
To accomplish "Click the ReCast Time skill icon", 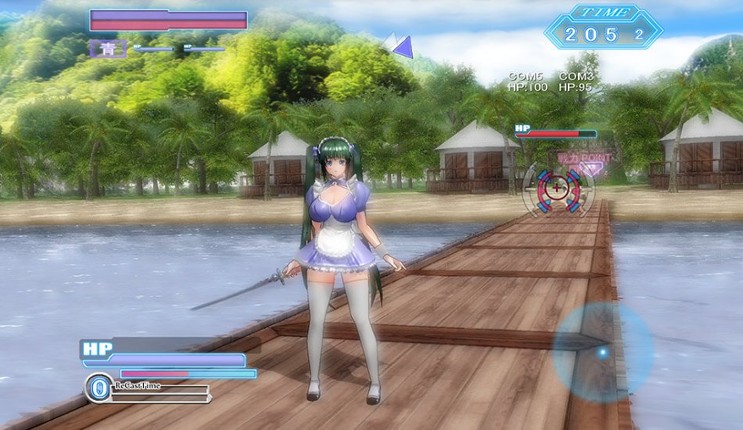I will click(98, 387).
